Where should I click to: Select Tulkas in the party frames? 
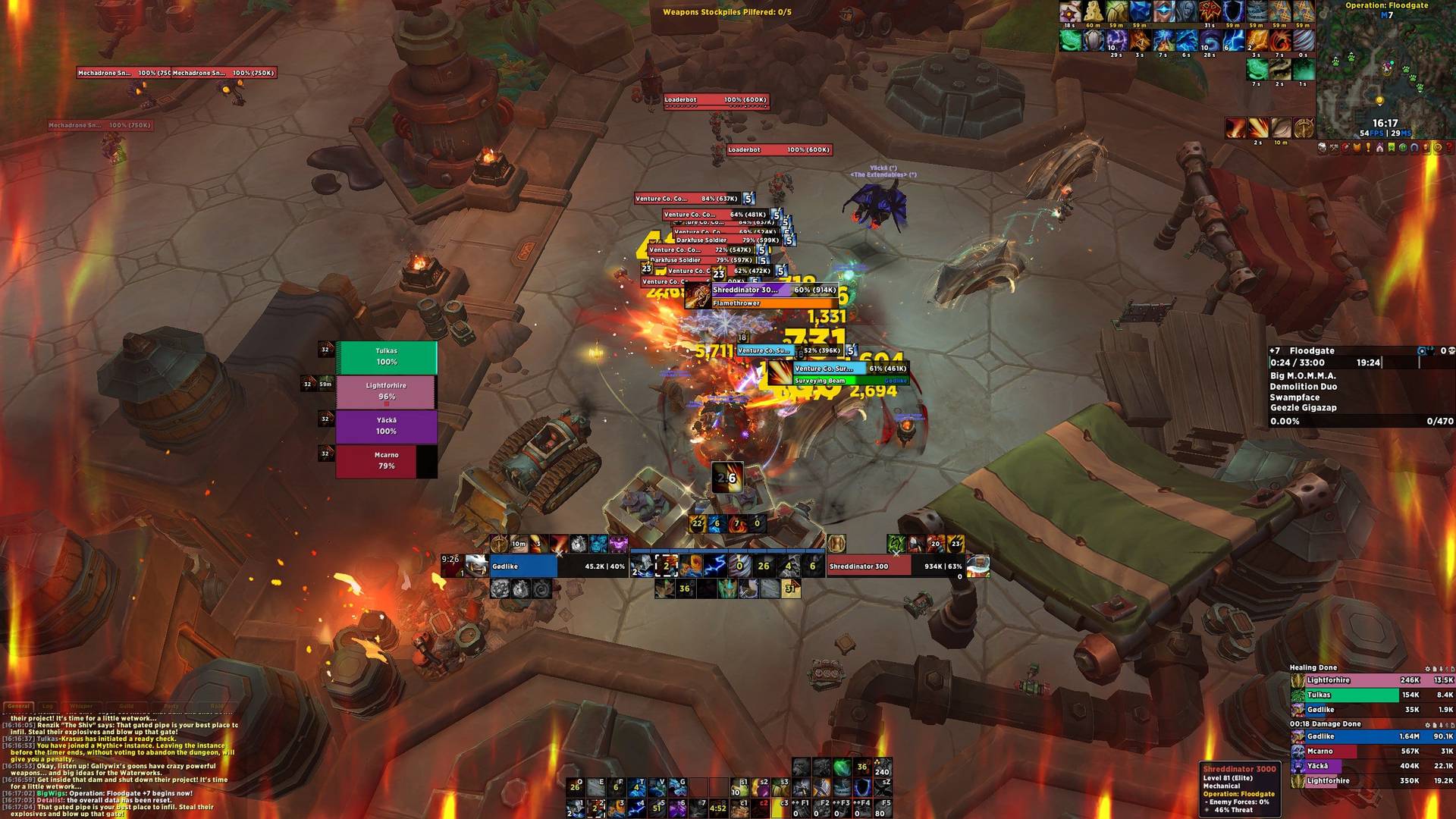tap(386, 357)
